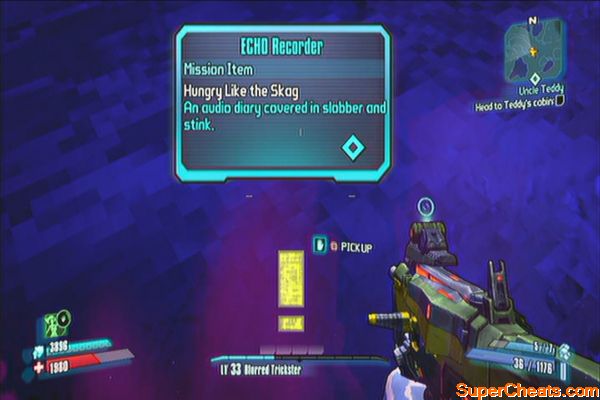Click the diamond mission icon on item card
This screenshot has height=400, width=600.
point(351,148)
